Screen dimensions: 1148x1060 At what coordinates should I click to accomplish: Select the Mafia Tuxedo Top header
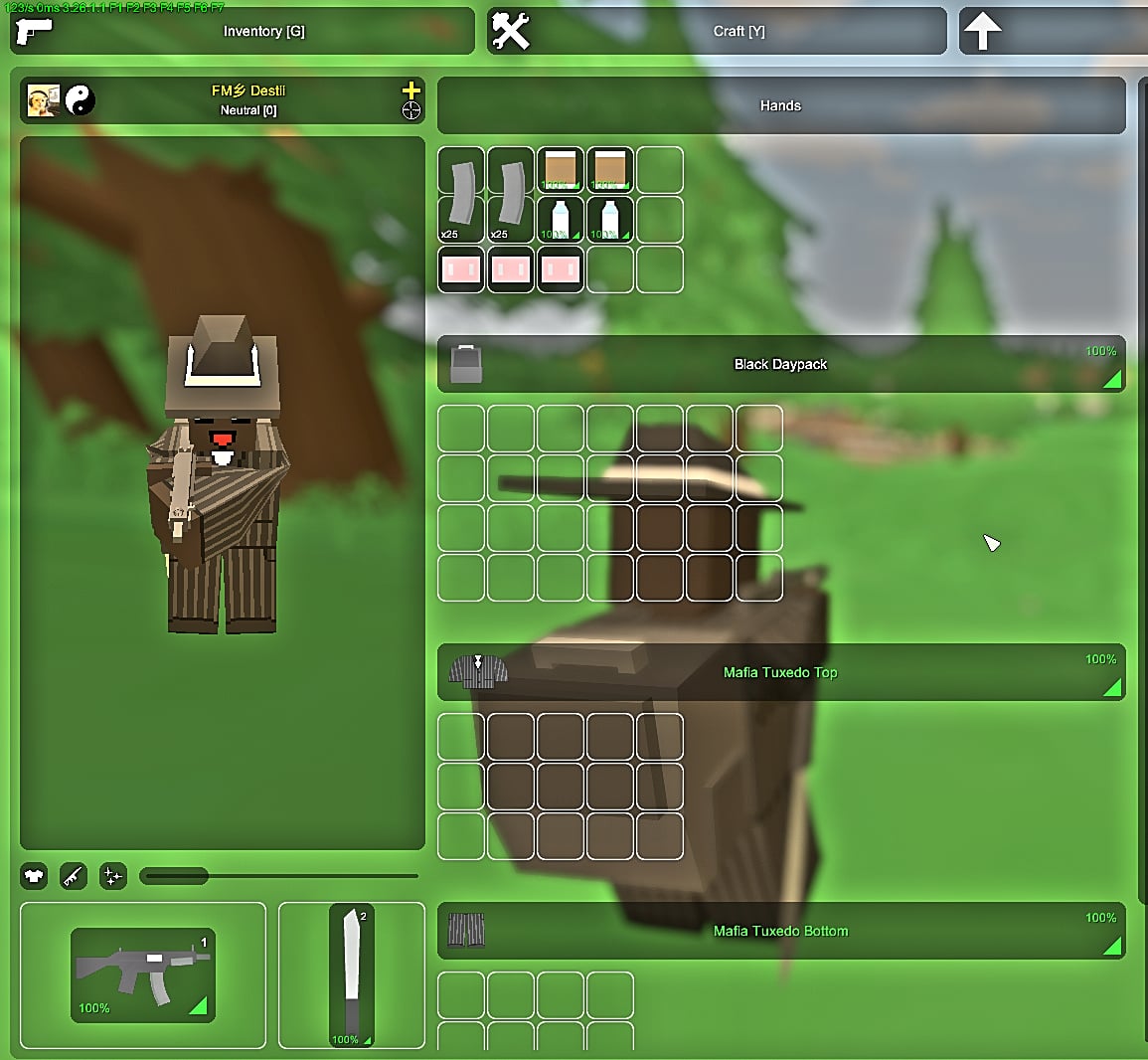[780, 672]
